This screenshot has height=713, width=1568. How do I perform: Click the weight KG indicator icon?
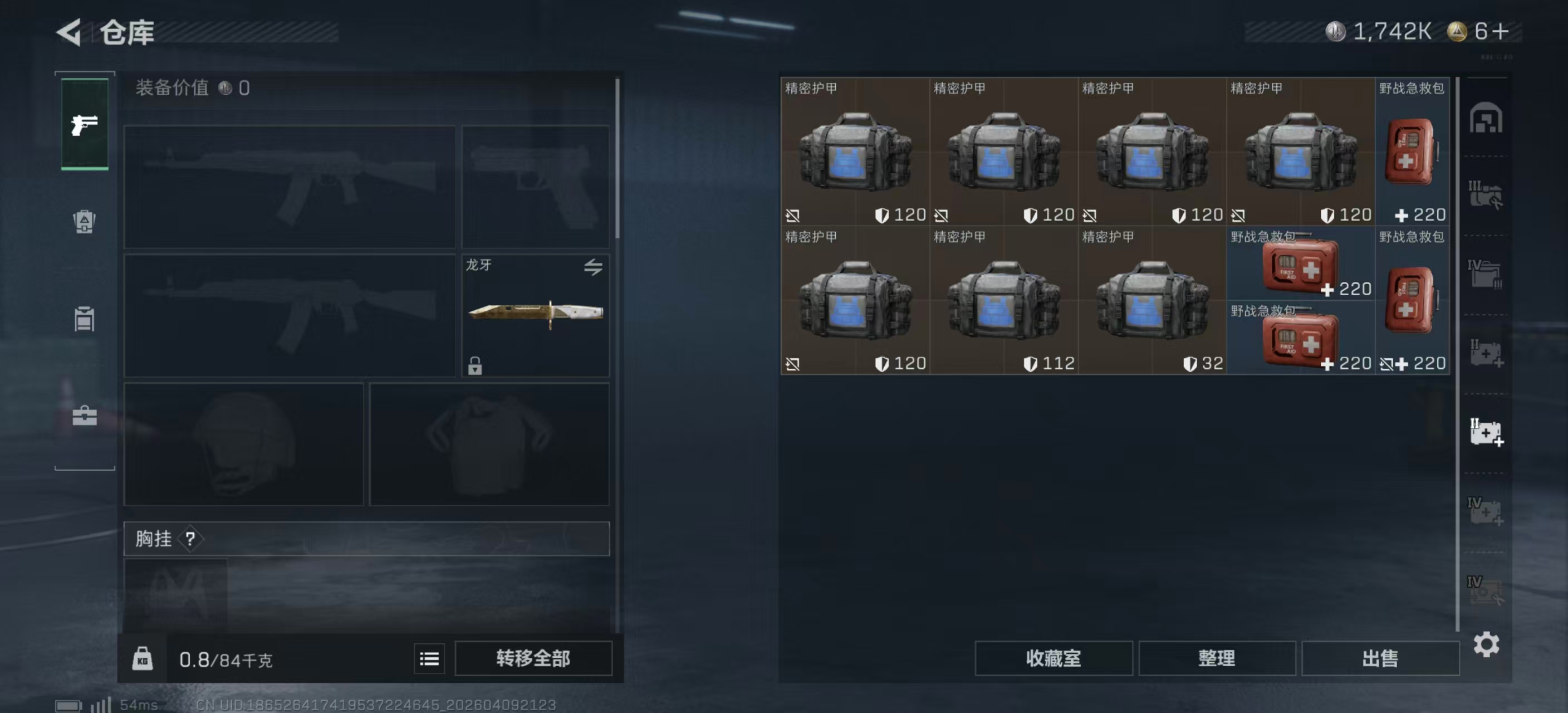[x=144, y=658]
